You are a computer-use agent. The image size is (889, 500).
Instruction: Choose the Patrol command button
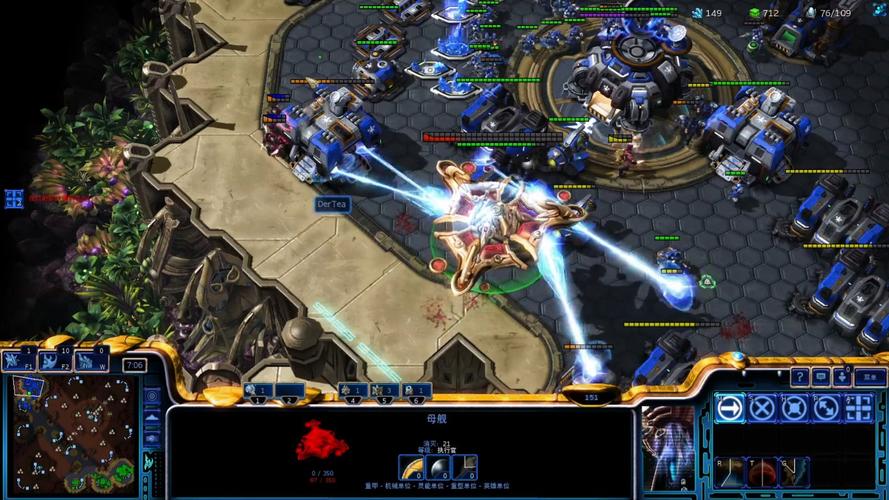tap(826, 408)
